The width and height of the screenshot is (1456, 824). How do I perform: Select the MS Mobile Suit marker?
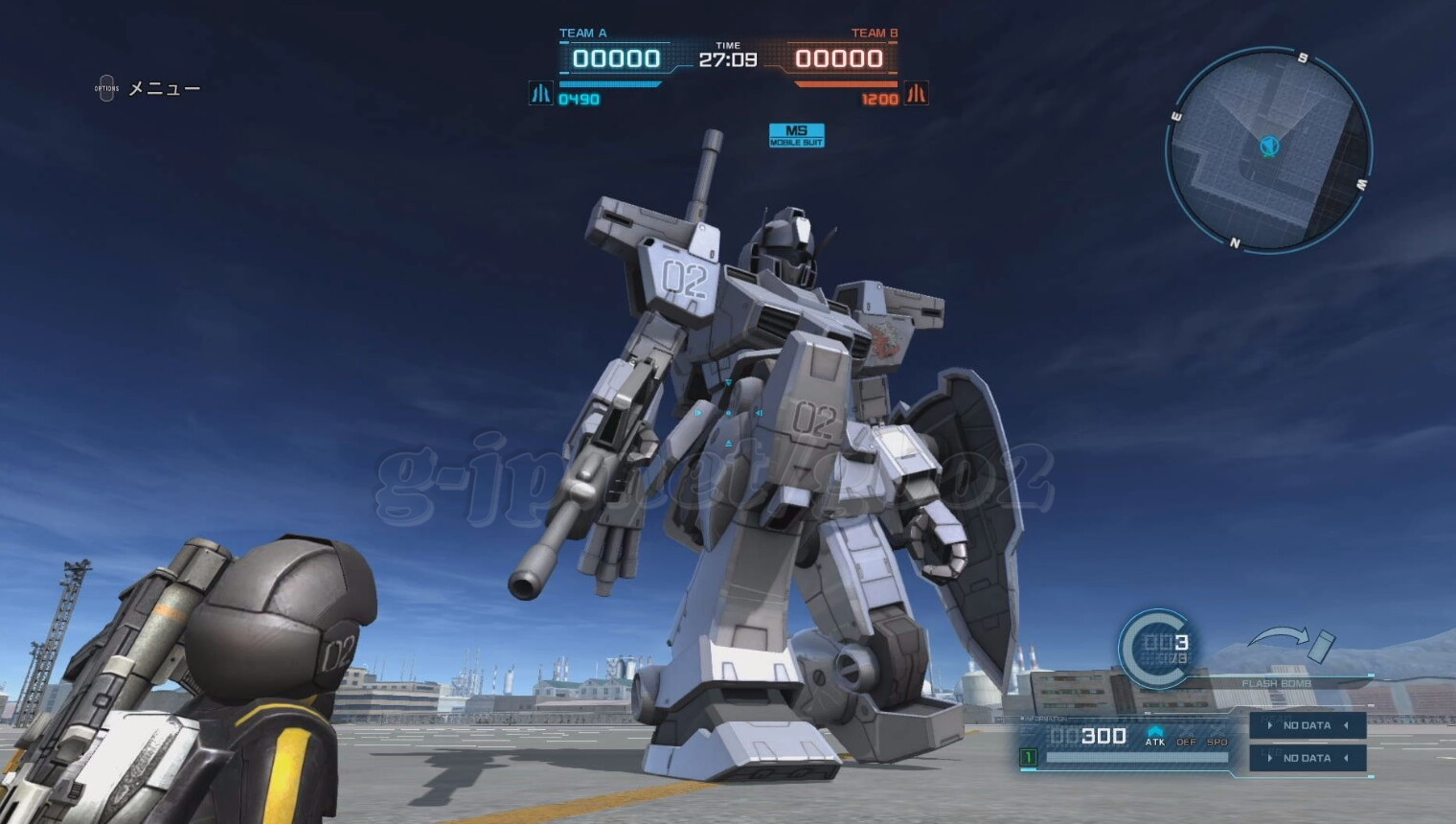pyautogui.click(x=796, y=135)
